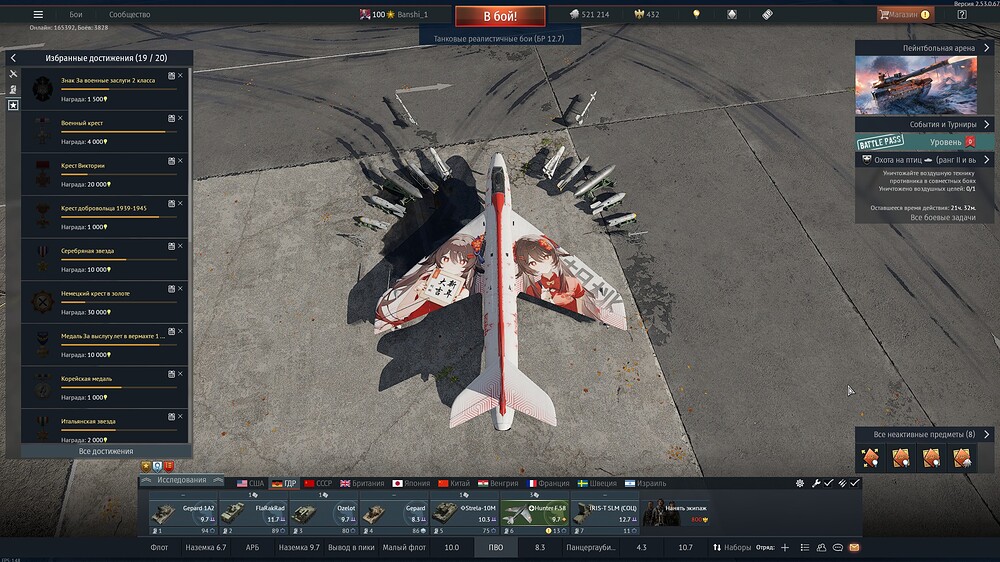The image size is (1000, 562).
Task: Open the Исследования research tree
Action: pos(180,480)
